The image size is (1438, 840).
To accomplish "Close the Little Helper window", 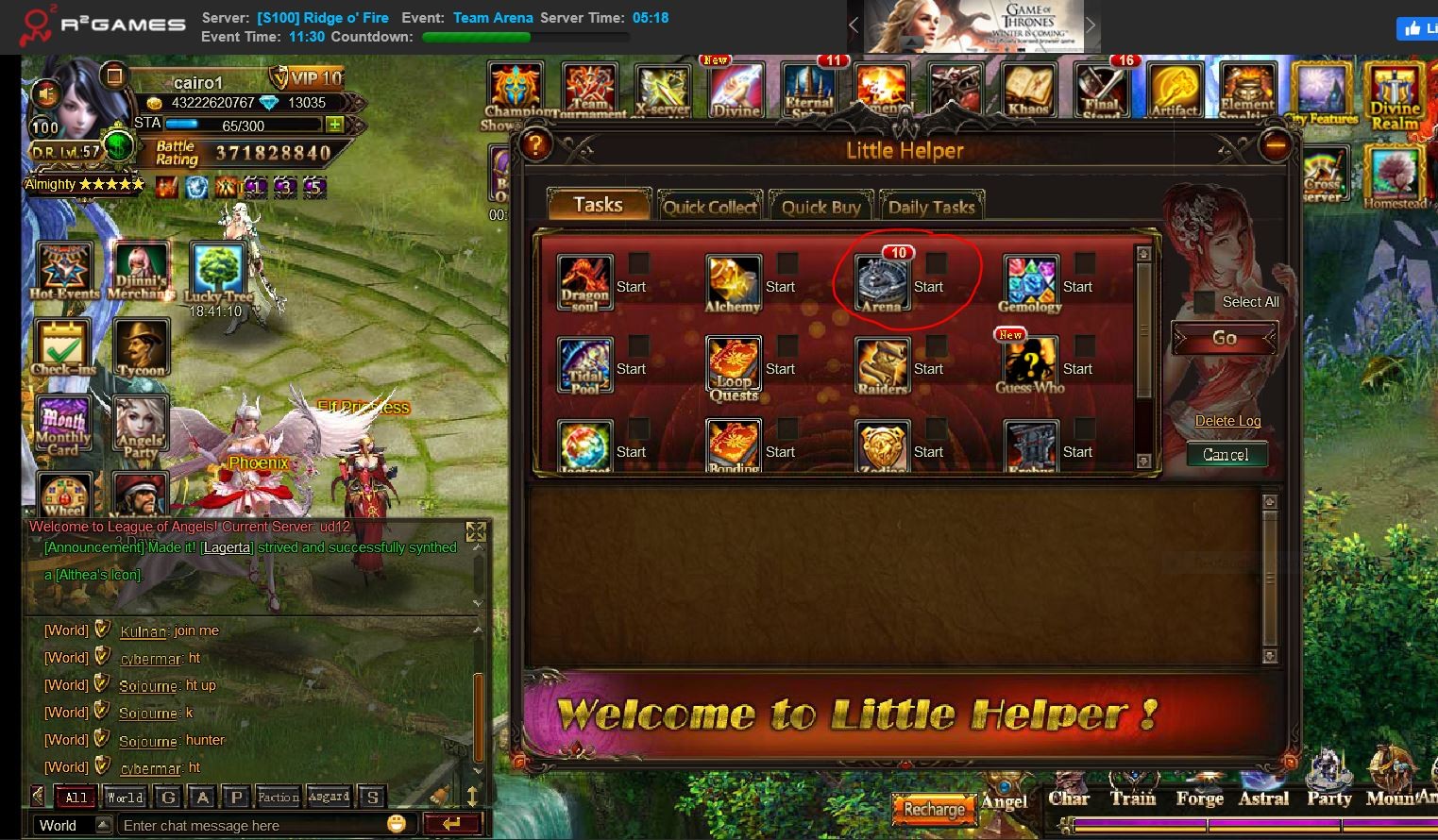I will coord(1275,145).
